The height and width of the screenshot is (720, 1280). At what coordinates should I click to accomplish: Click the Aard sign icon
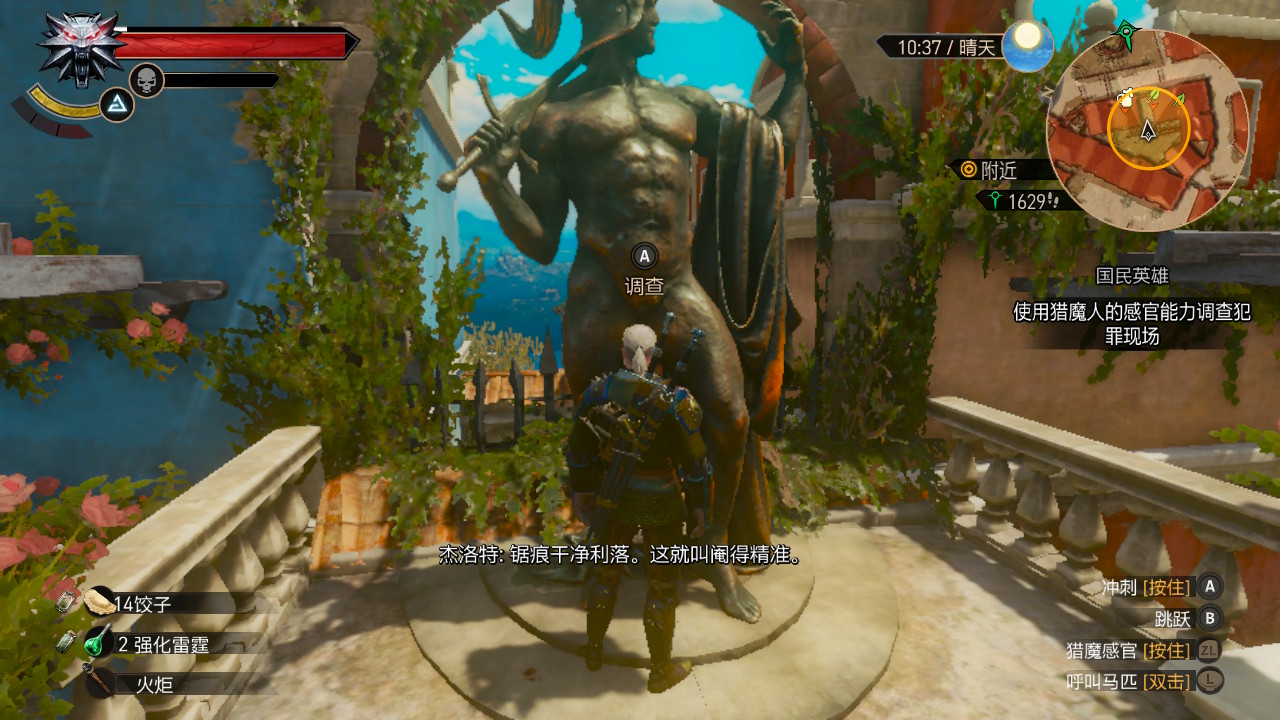pyautogui.click(x=117, y=105)
